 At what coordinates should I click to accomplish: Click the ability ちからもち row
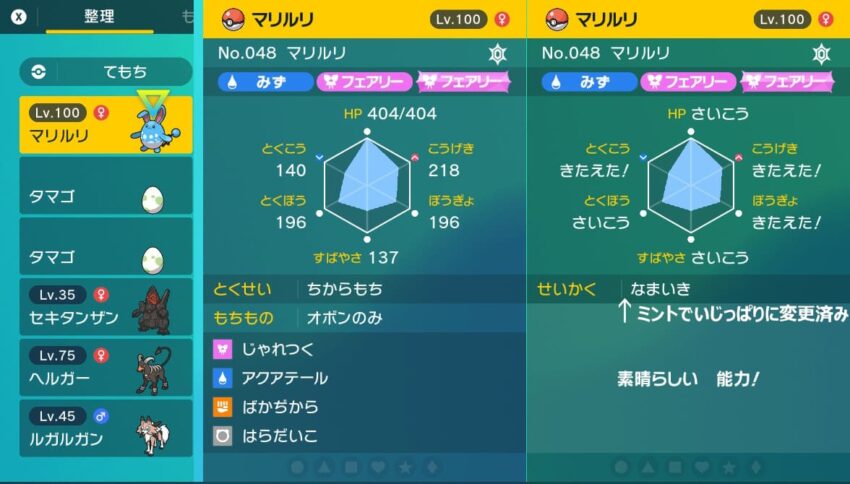click(x=364, y=289)
